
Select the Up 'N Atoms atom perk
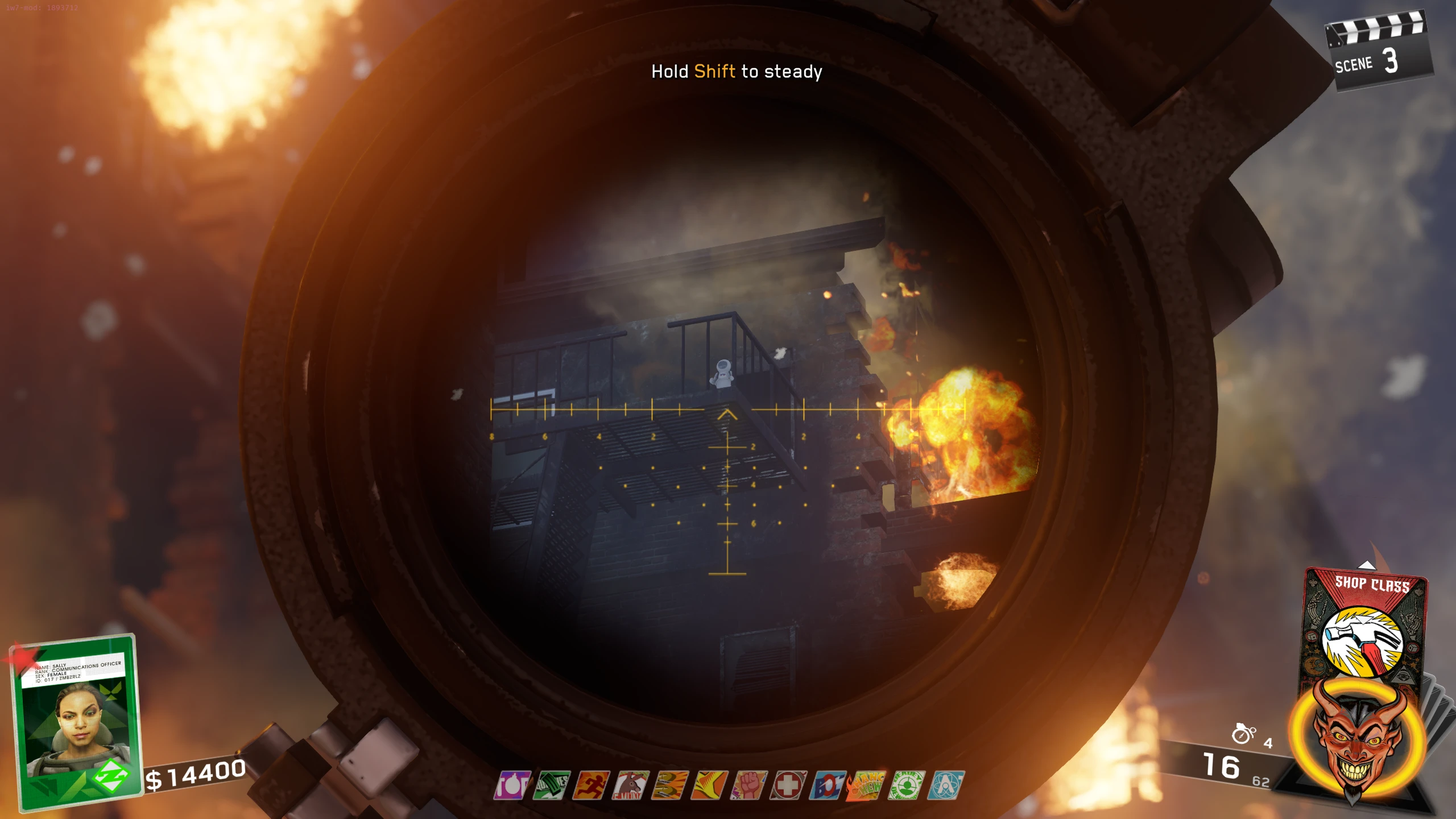(x=946, y=785)
